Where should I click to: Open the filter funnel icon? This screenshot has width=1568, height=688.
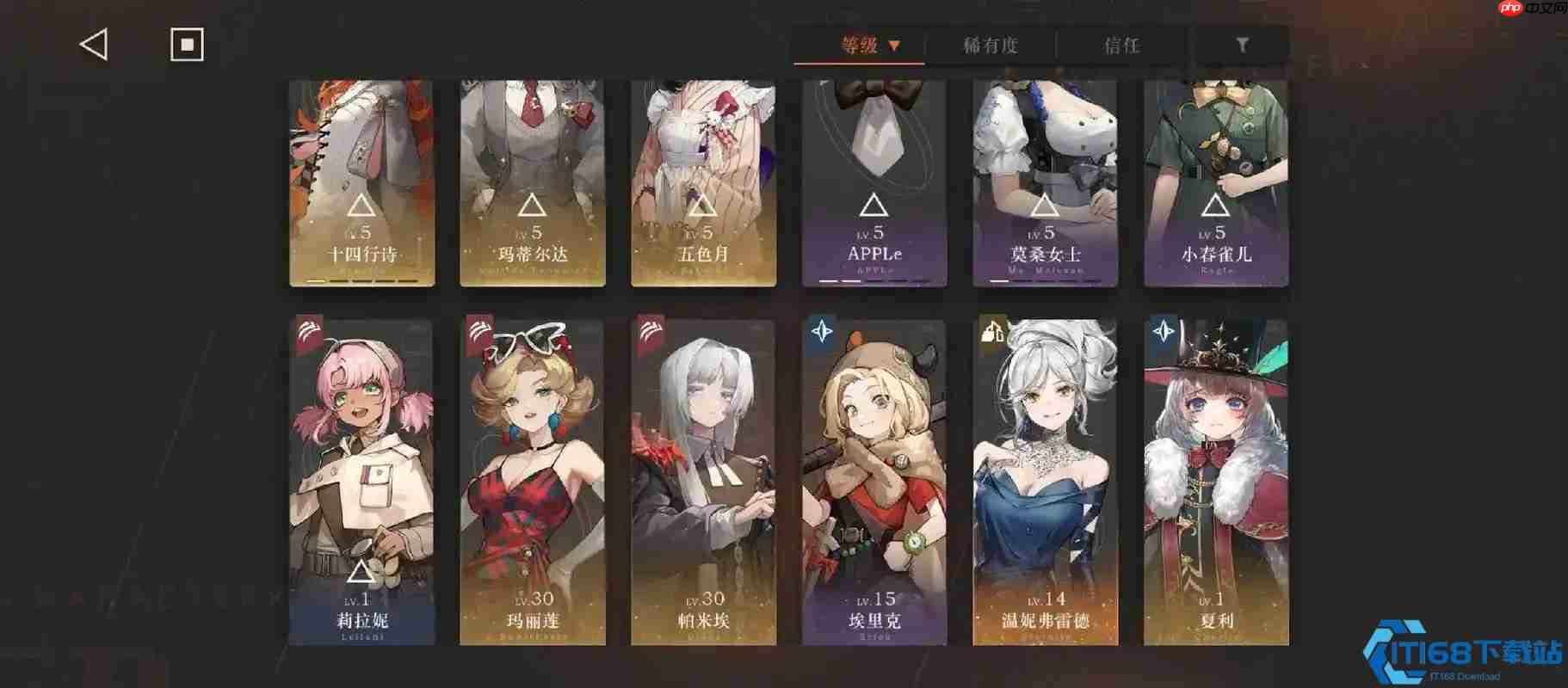point(1243,45)
